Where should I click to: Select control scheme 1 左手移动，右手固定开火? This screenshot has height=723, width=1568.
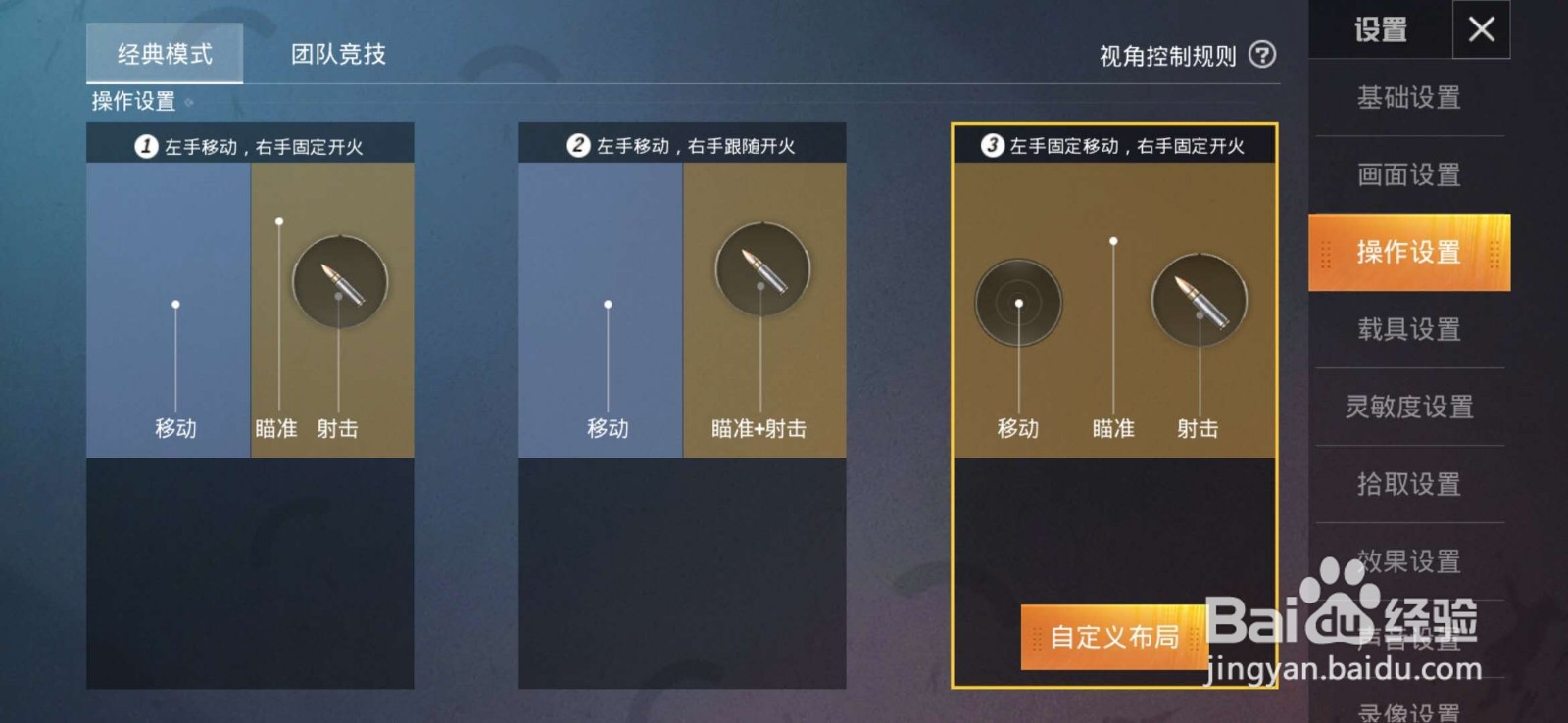[x=250, y=142]
